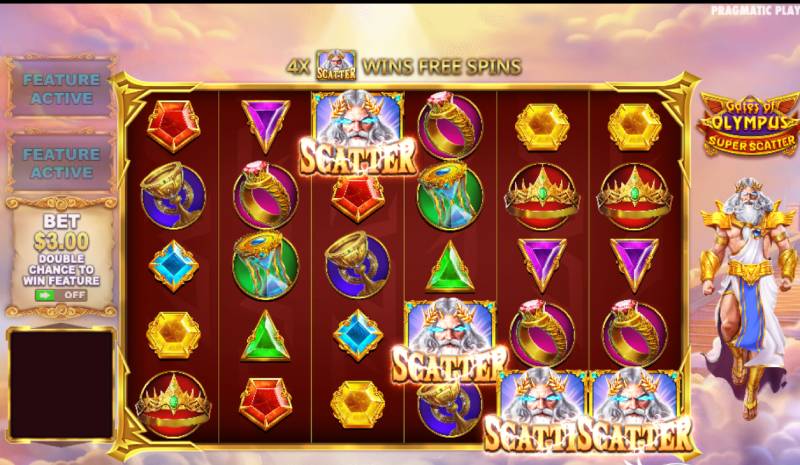Viewport: 800px width, 465px height.
Task: Toggle the Double Chance to Win Feature switch
Action: pos(58,295)
